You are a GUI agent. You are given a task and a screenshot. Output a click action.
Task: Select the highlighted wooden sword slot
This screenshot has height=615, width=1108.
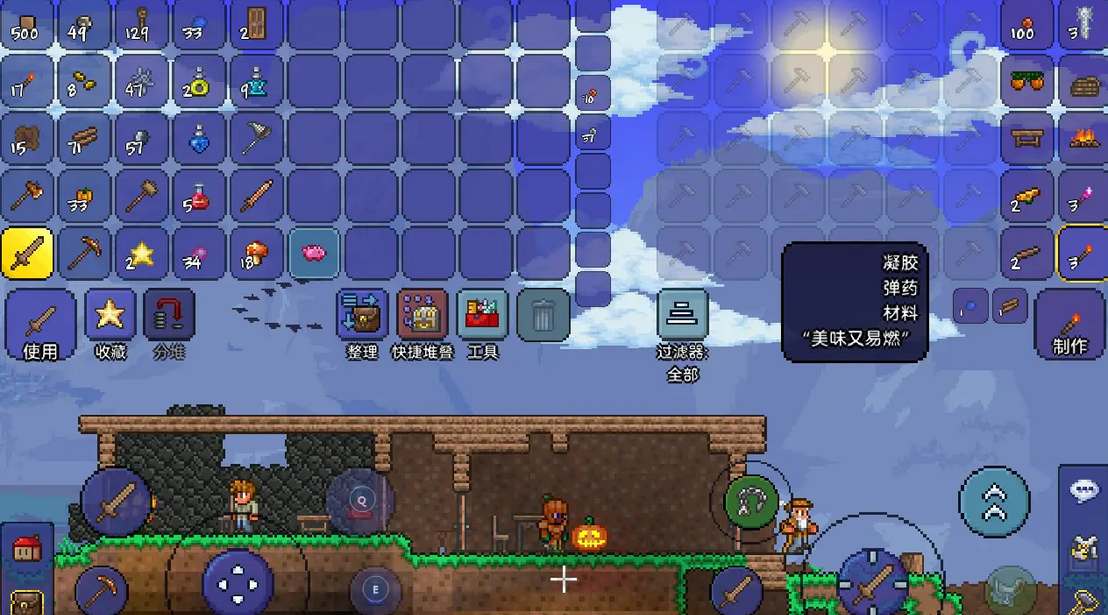27,252
